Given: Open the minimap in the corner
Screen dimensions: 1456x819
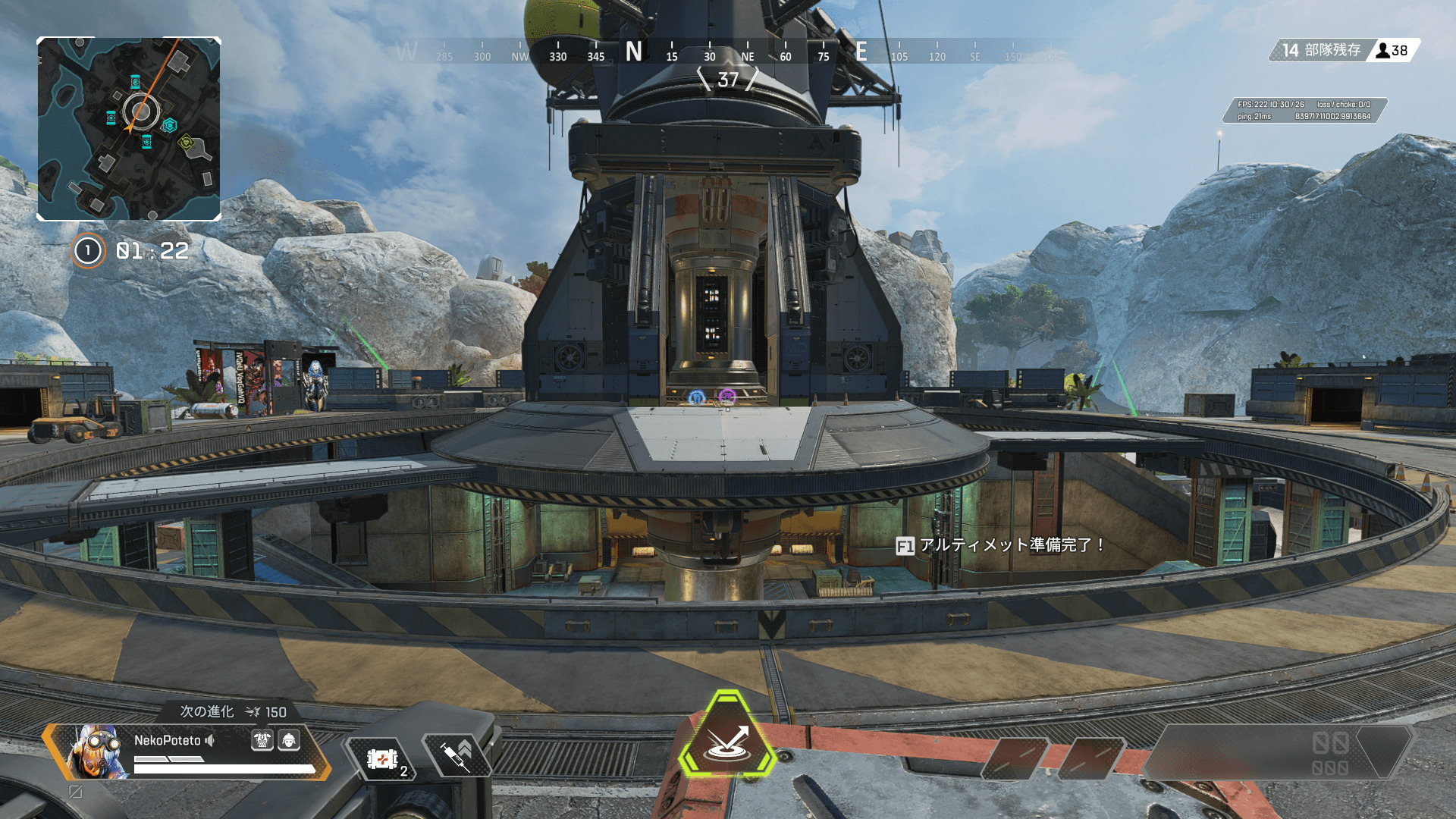Looking at the screenshot, I should pyautogui.click(x=129, y=129).
